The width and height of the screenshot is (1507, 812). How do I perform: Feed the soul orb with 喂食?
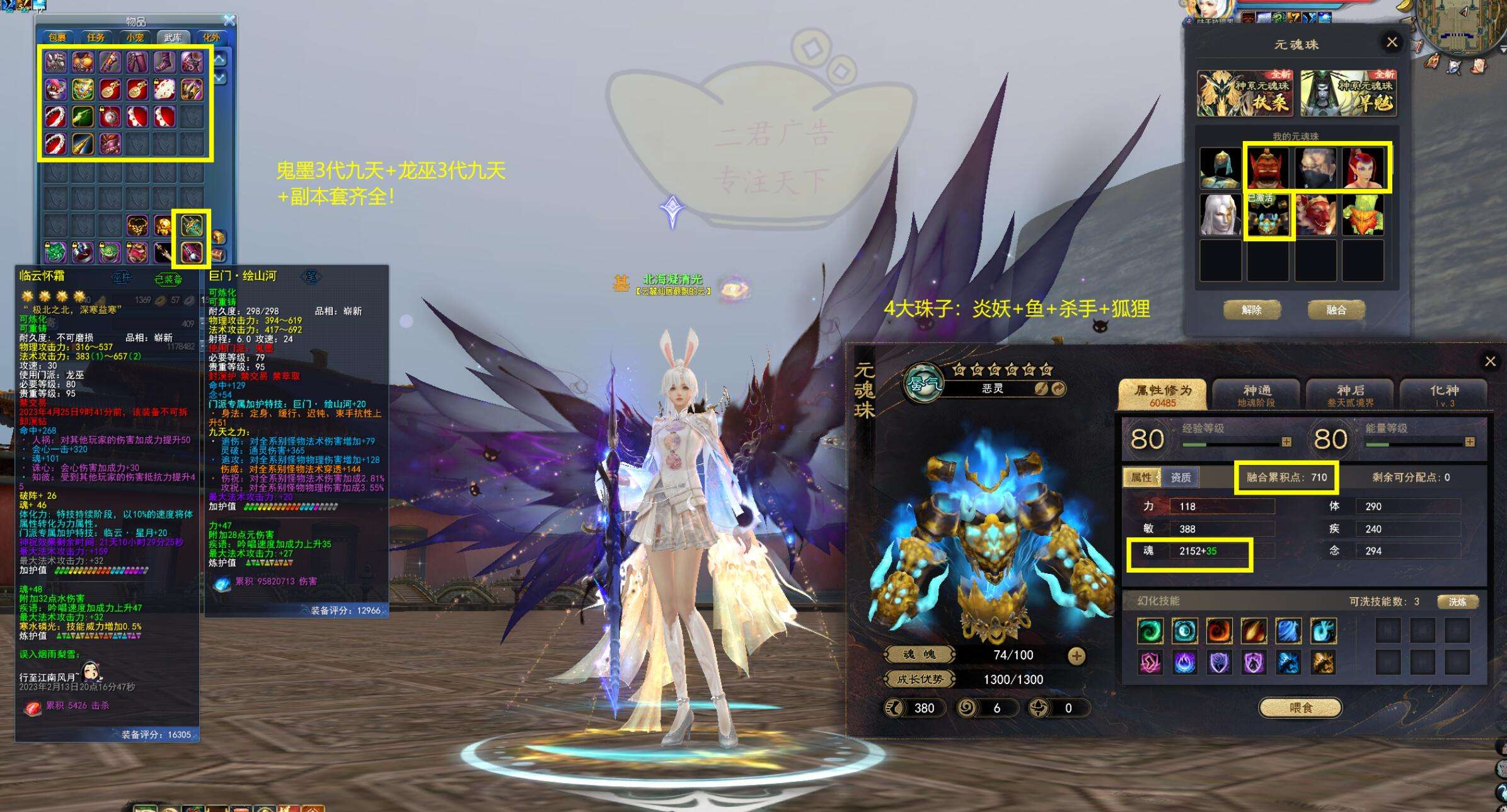(x=1300, y=708)
